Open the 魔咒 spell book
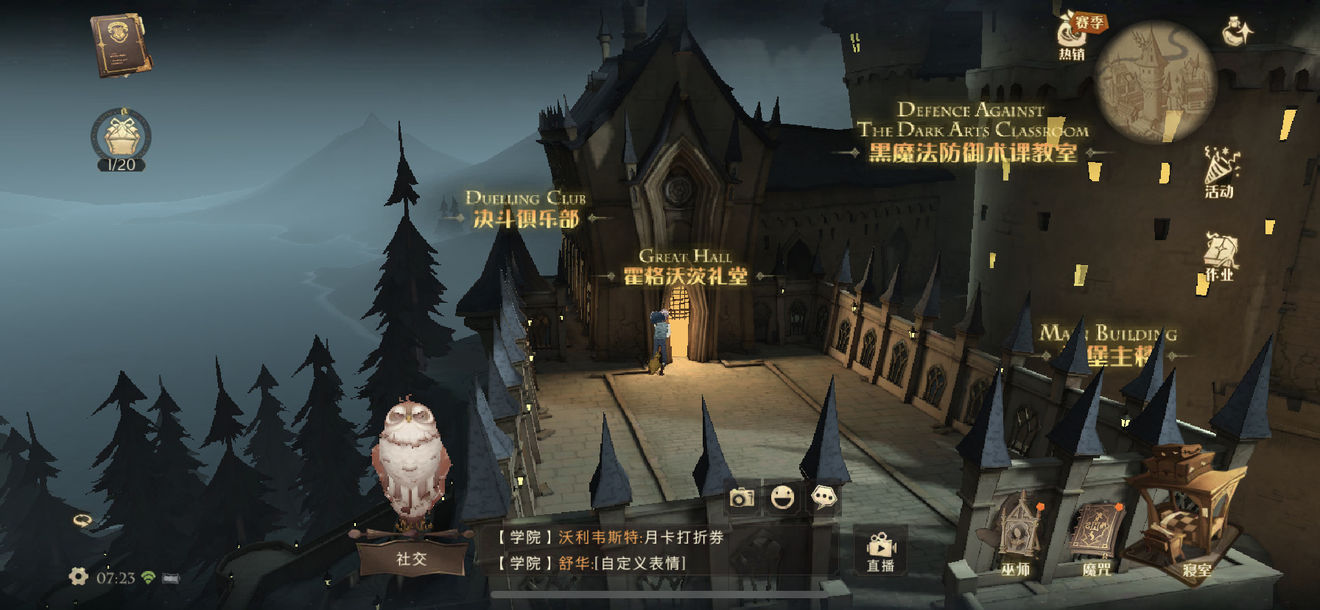The height and width of the screenshot is (610, 1320). (1096, 535)
